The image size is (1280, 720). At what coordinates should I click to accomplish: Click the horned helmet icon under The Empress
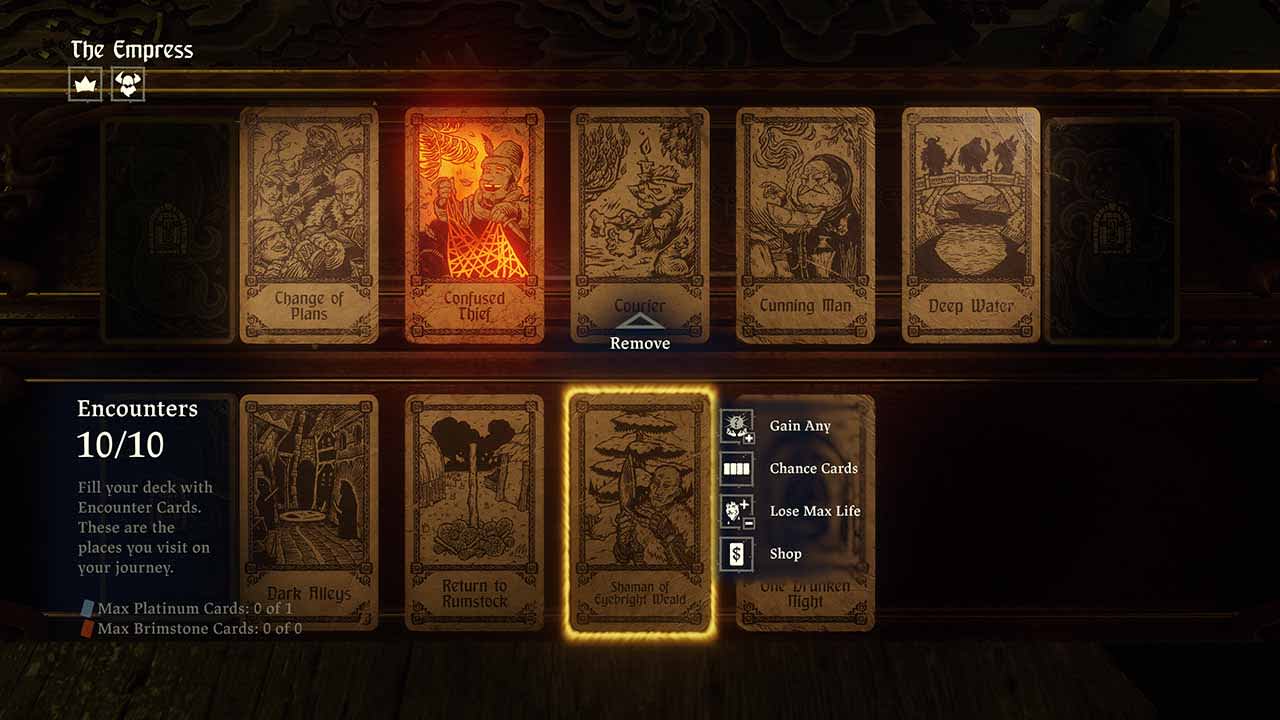point(128,85)
